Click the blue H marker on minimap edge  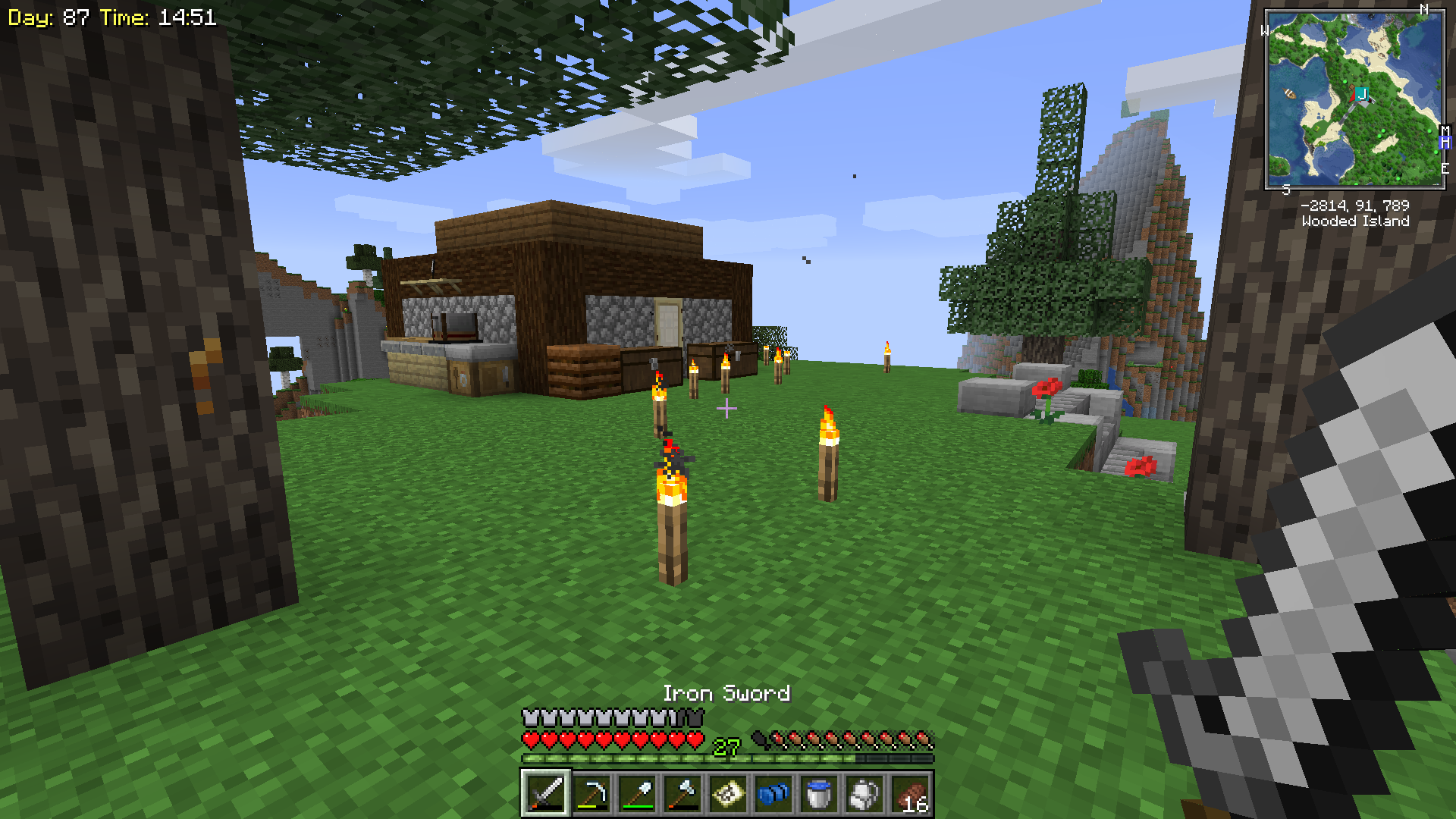(1445, 143)
